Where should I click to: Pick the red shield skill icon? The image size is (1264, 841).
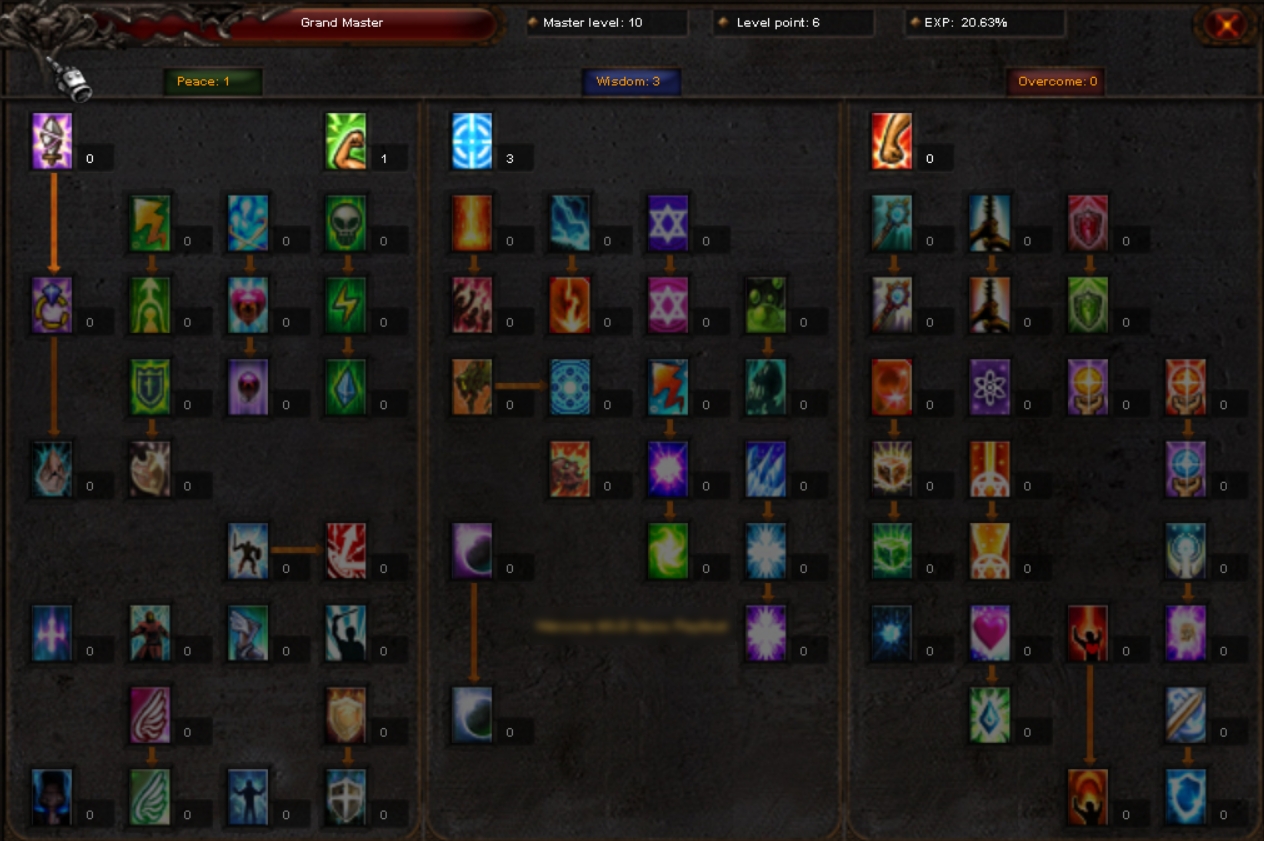point(1088,223)
